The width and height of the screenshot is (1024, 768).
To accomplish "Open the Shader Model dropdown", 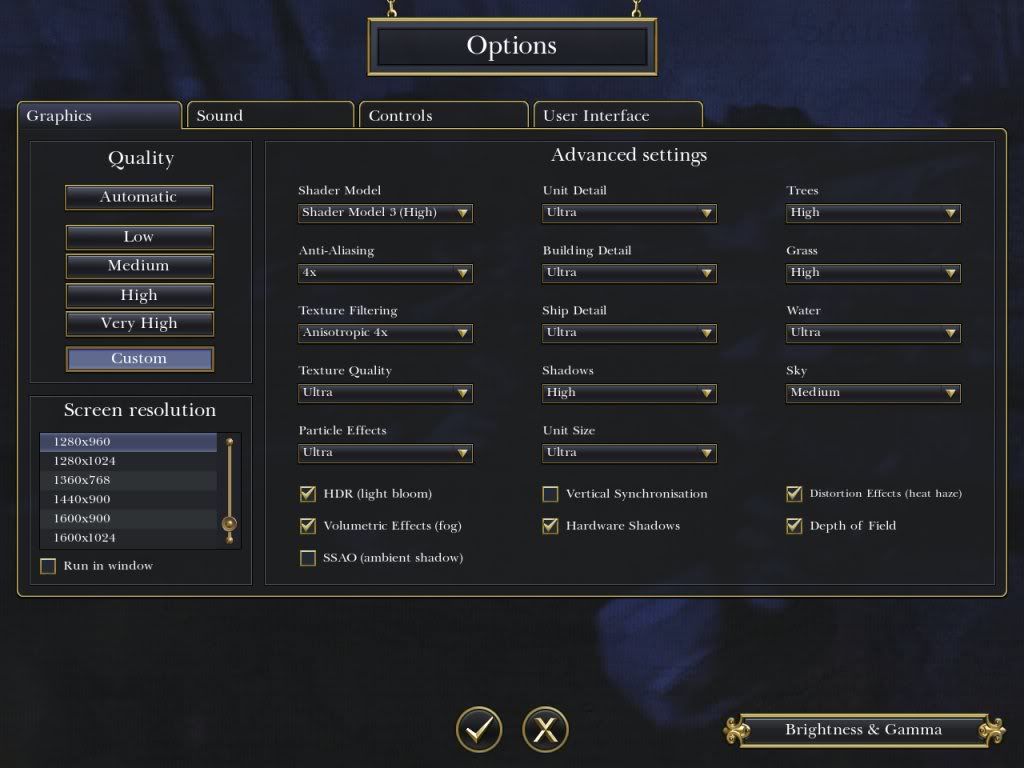I will point(385,213).
